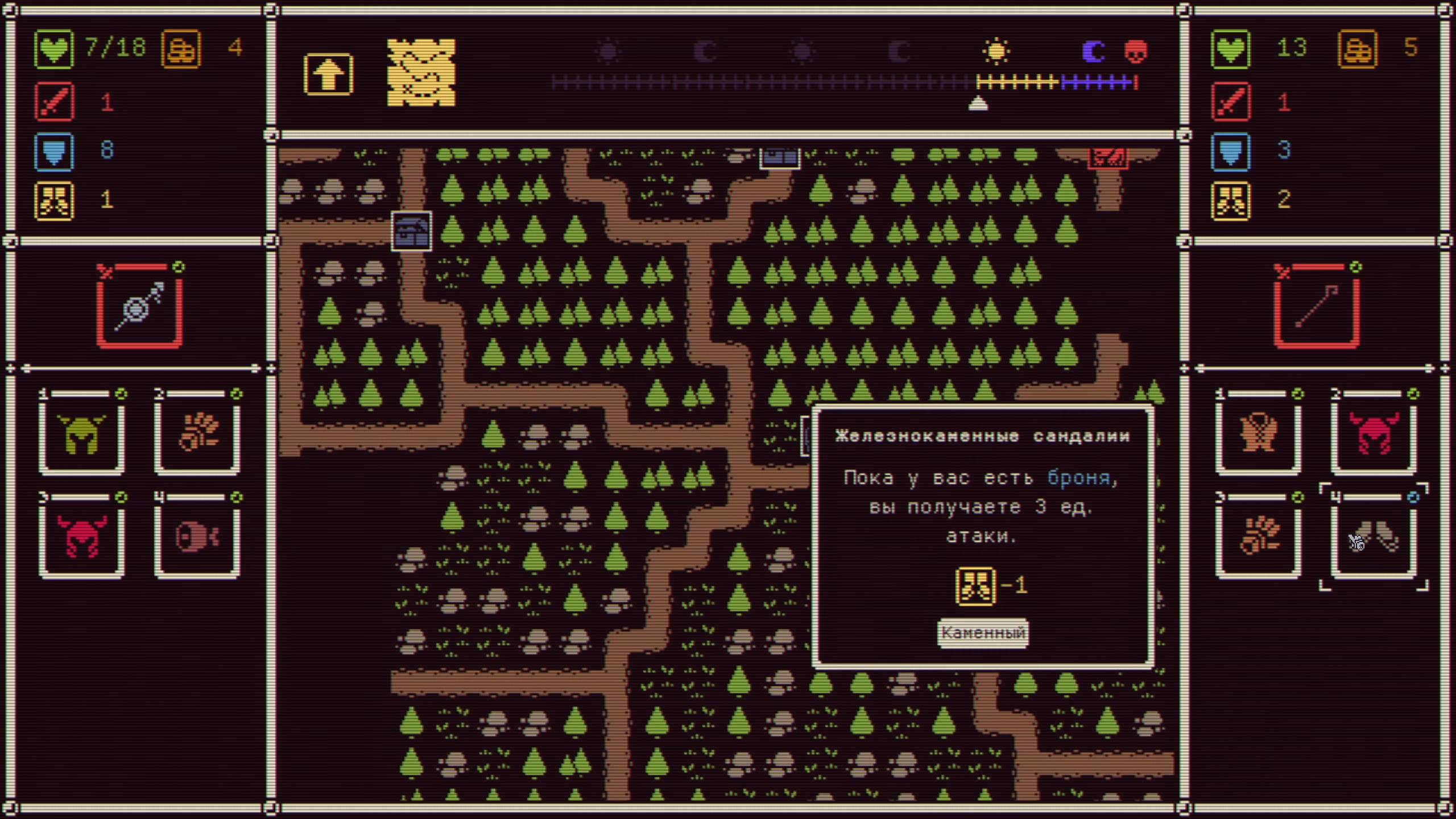Select the green horned helmet slot

[x=82, y=435]
